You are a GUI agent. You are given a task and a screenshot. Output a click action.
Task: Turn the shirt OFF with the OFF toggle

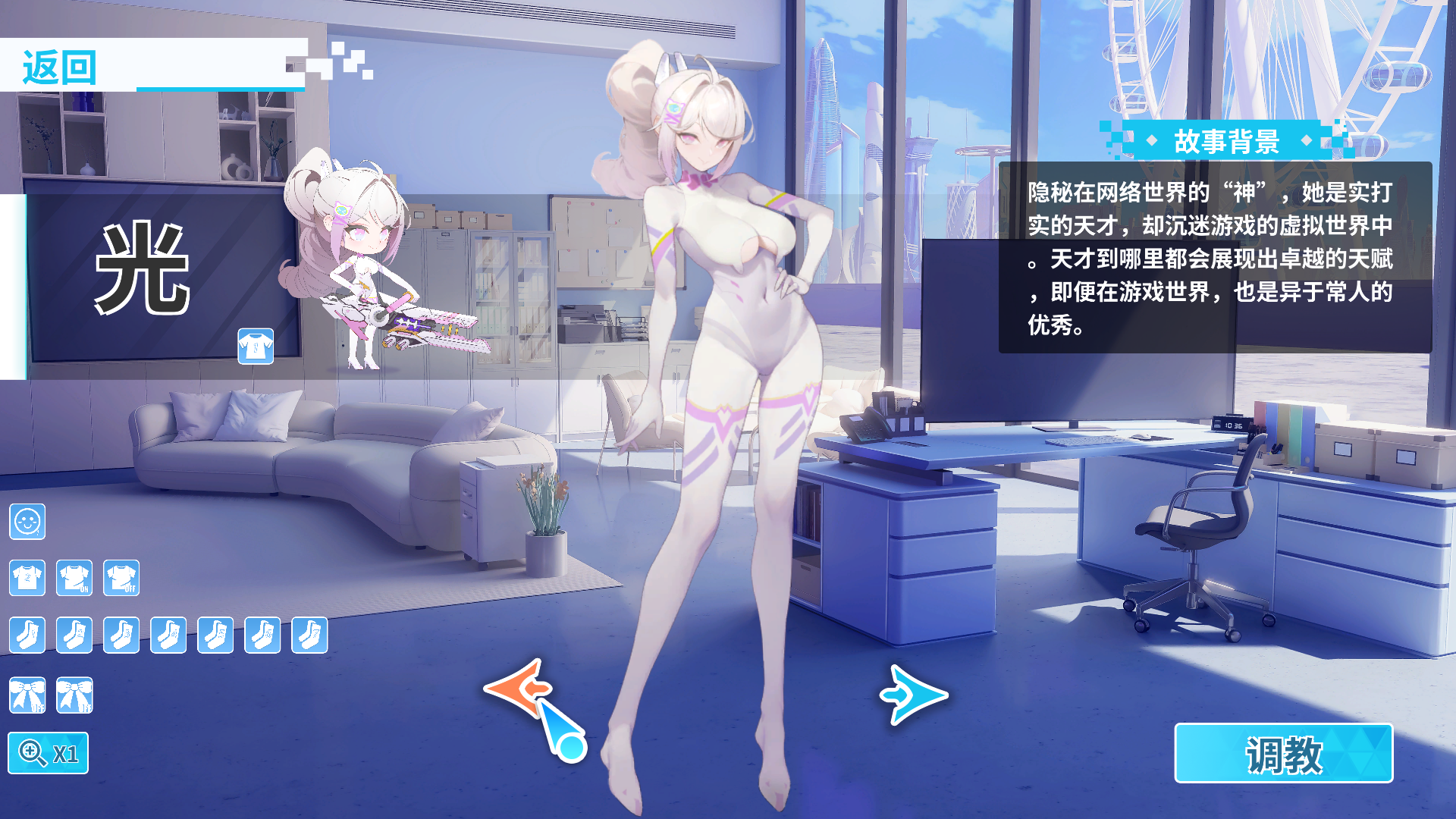(x=123, y=579)
